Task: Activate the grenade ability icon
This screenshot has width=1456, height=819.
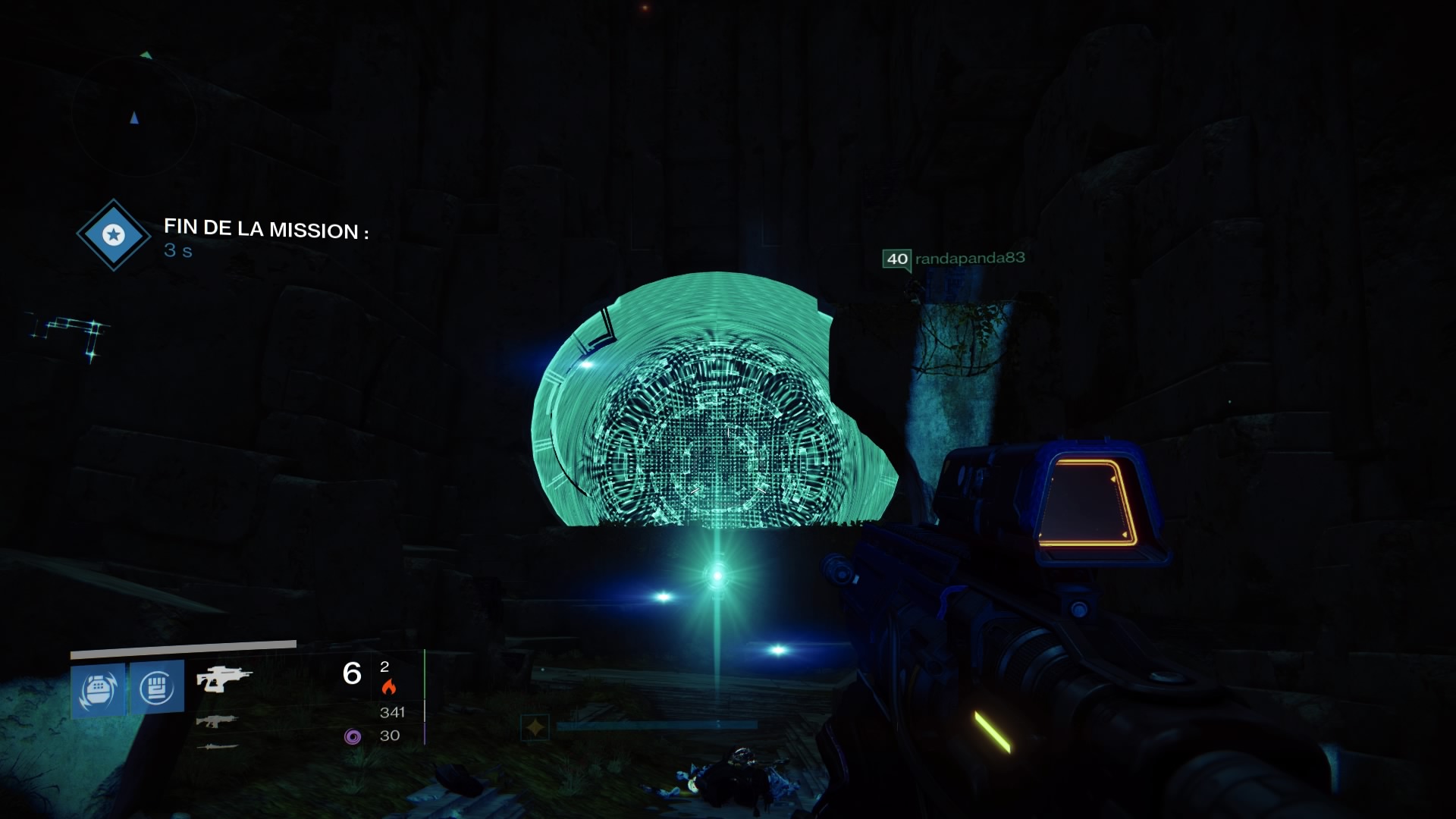Action: click(x=98, y=689)
